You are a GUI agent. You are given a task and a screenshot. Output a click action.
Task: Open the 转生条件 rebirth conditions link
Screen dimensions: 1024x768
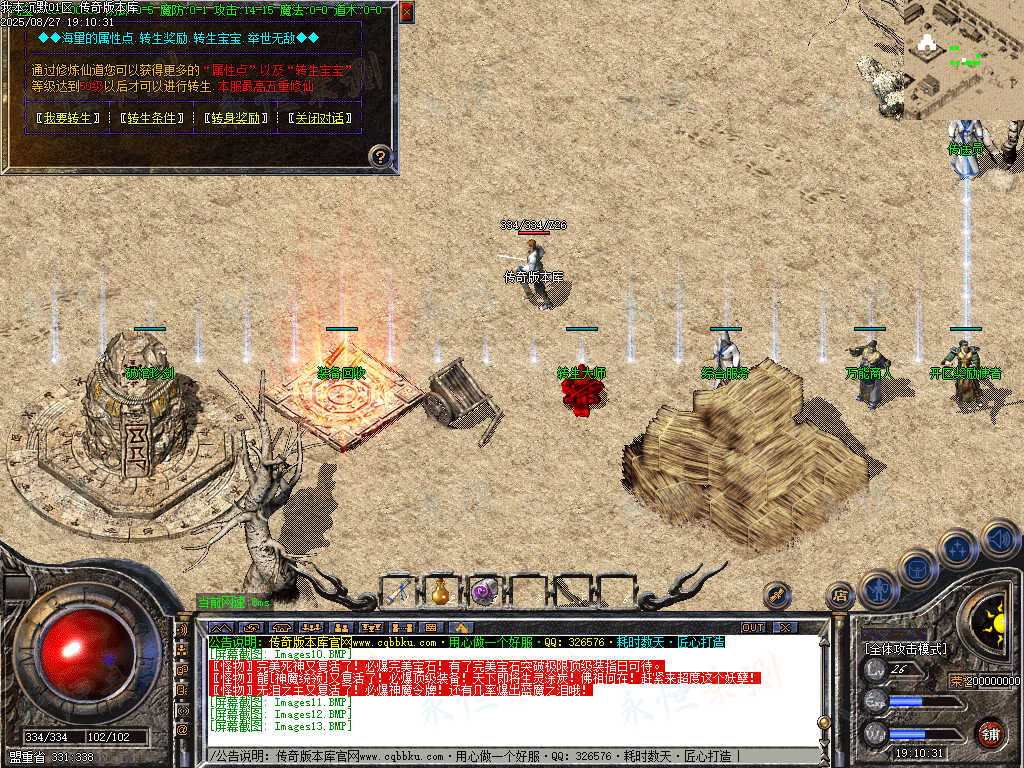pyautogui.click(x=152, y=118)
